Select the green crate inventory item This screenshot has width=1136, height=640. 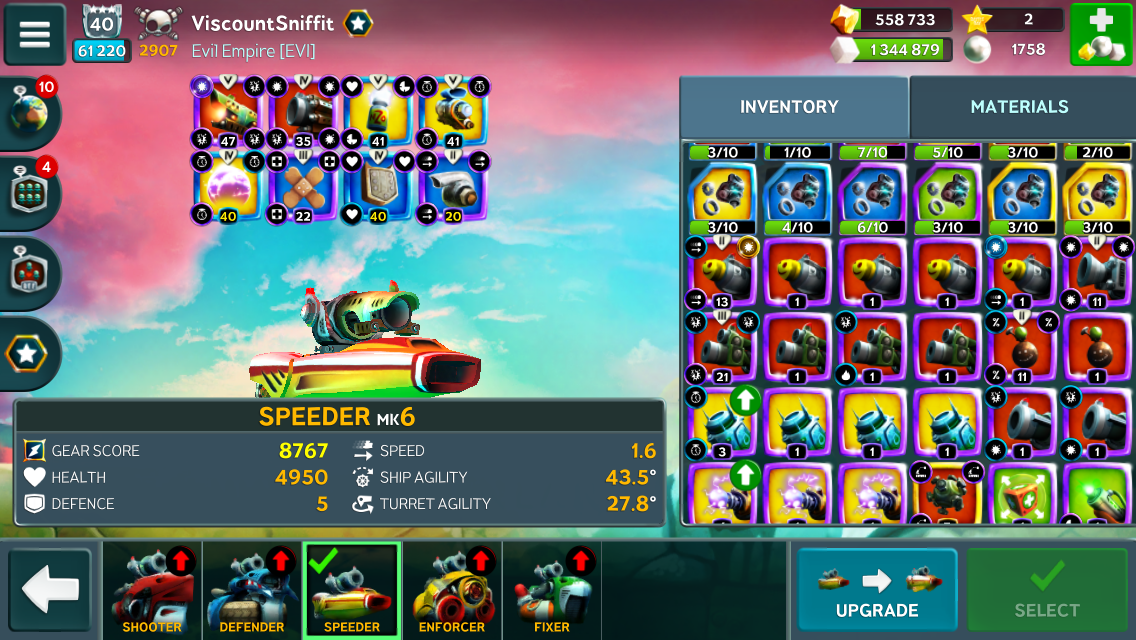click(x=1022, y=496)
